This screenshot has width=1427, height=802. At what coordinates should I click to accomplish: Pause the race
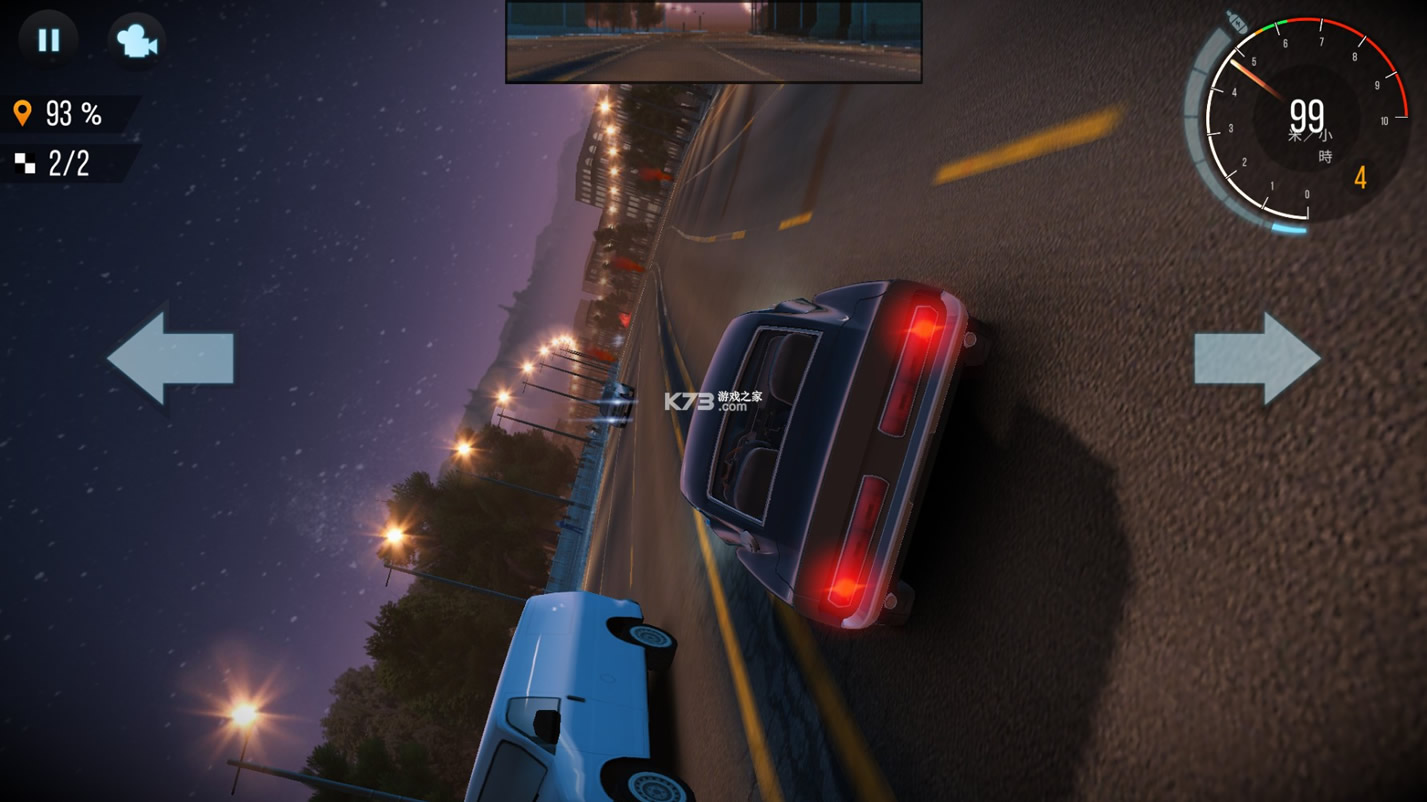47,40
